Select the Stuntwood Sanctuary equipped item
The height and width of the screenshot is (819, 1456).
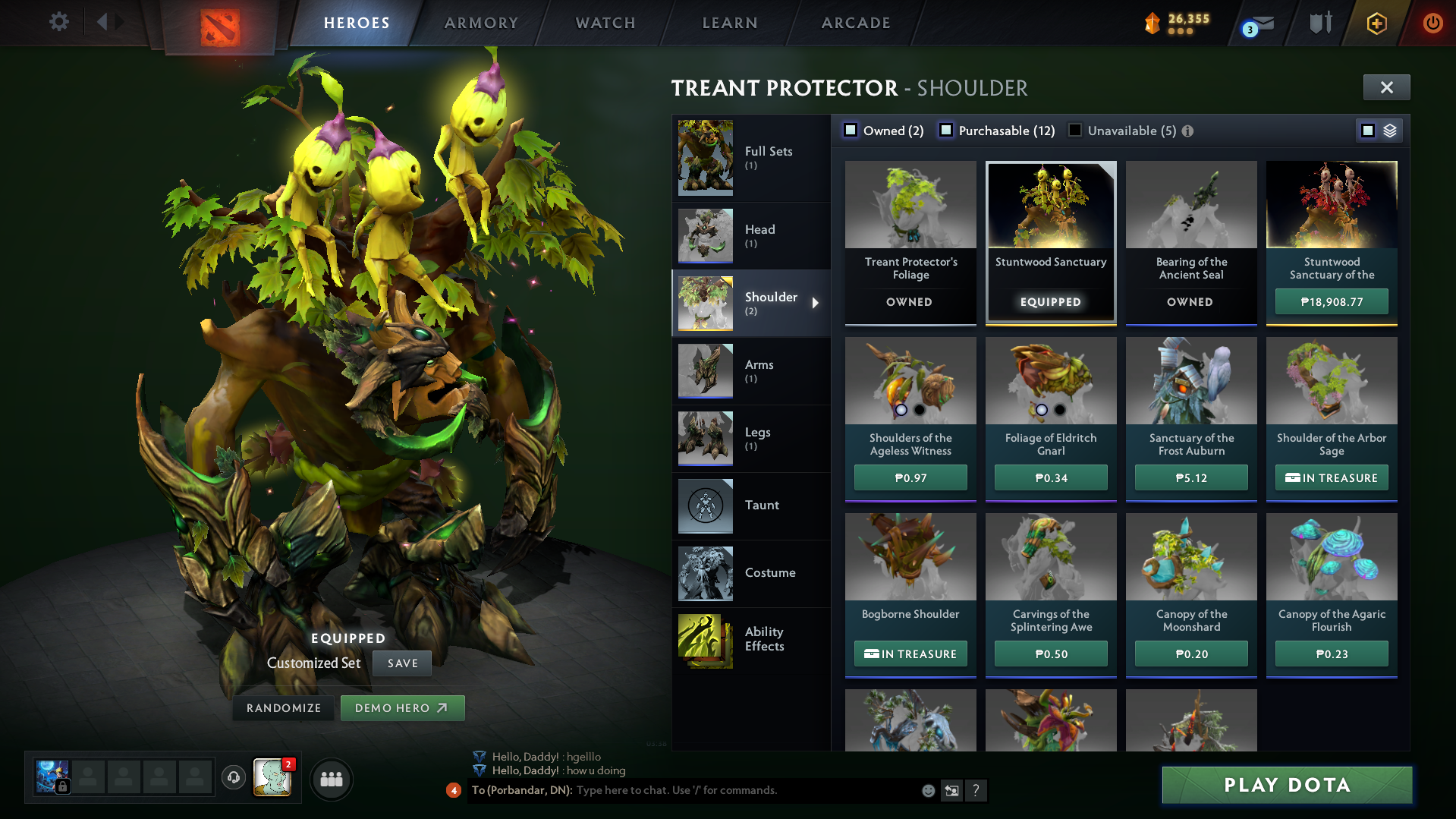[x=1050, y=241]
